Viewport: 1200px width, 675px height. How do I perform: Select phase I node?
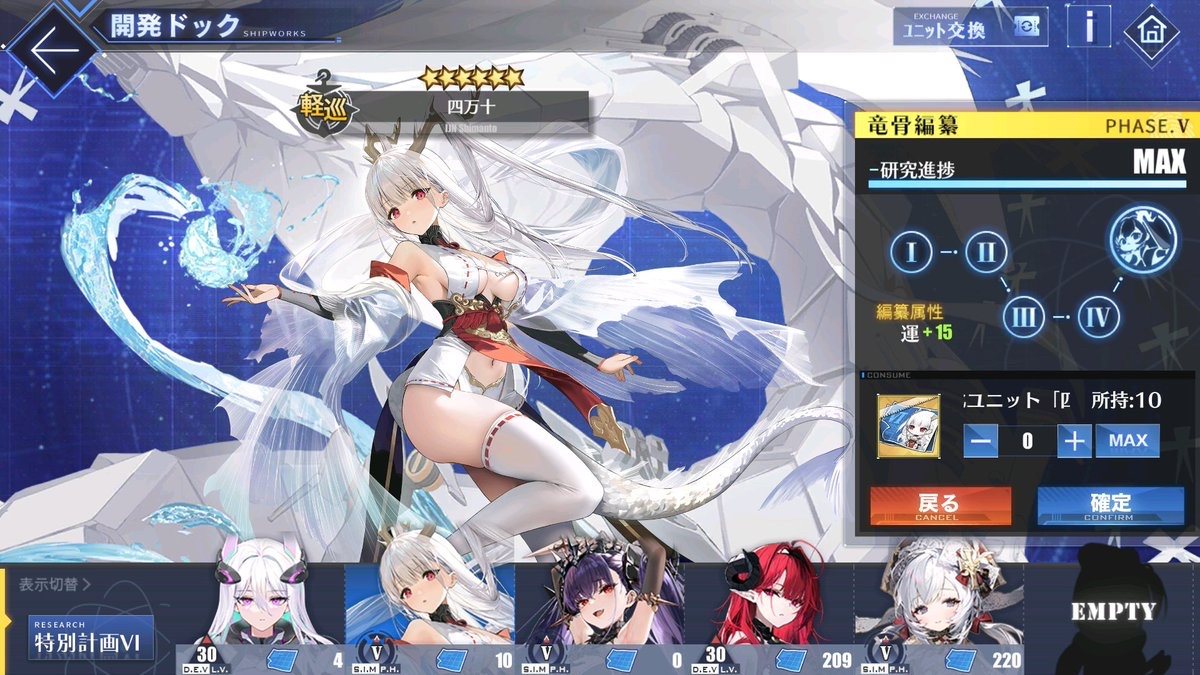tap(911, 252)
